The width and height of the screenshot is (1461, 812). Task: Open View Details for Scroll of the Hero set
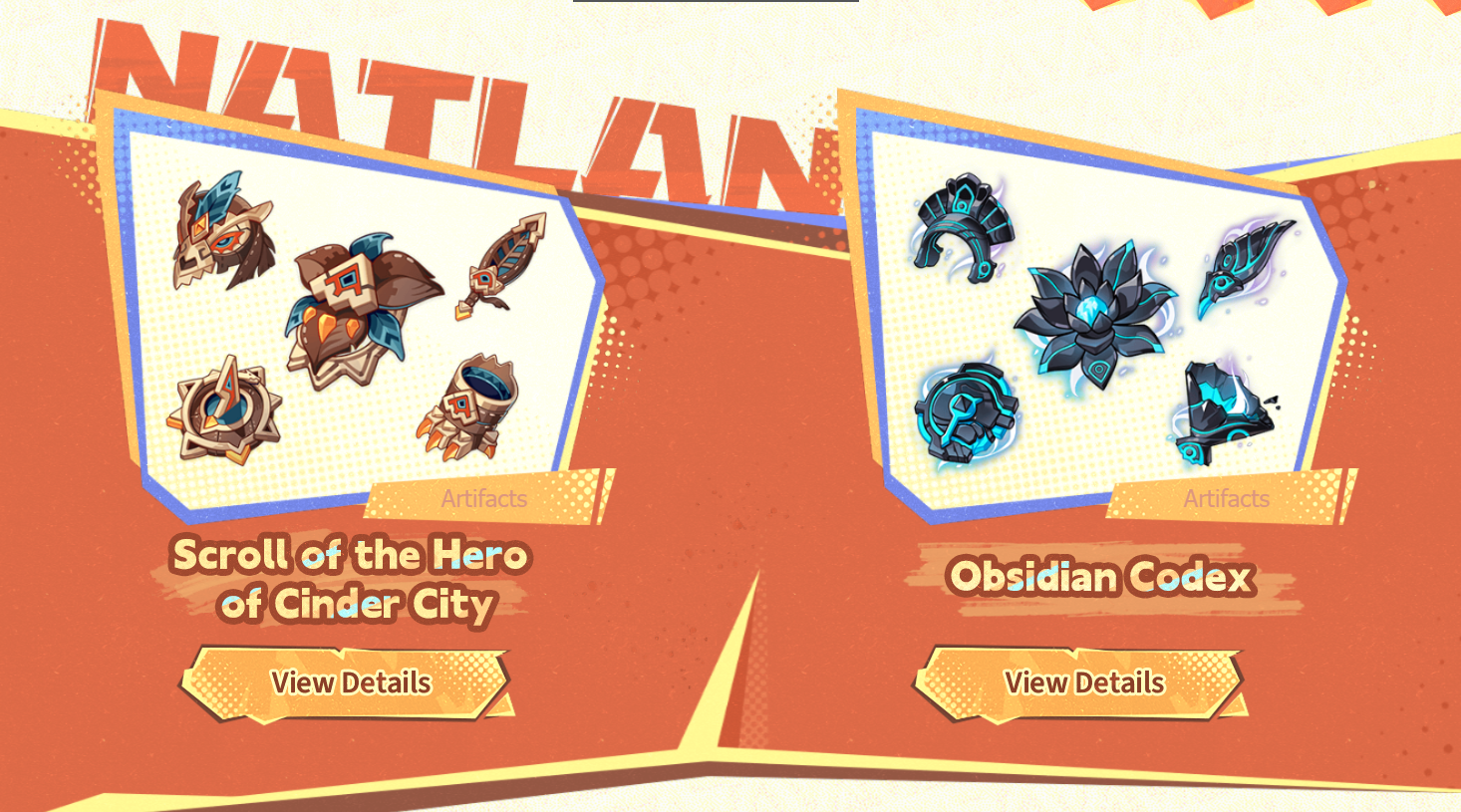pos(351,681)
